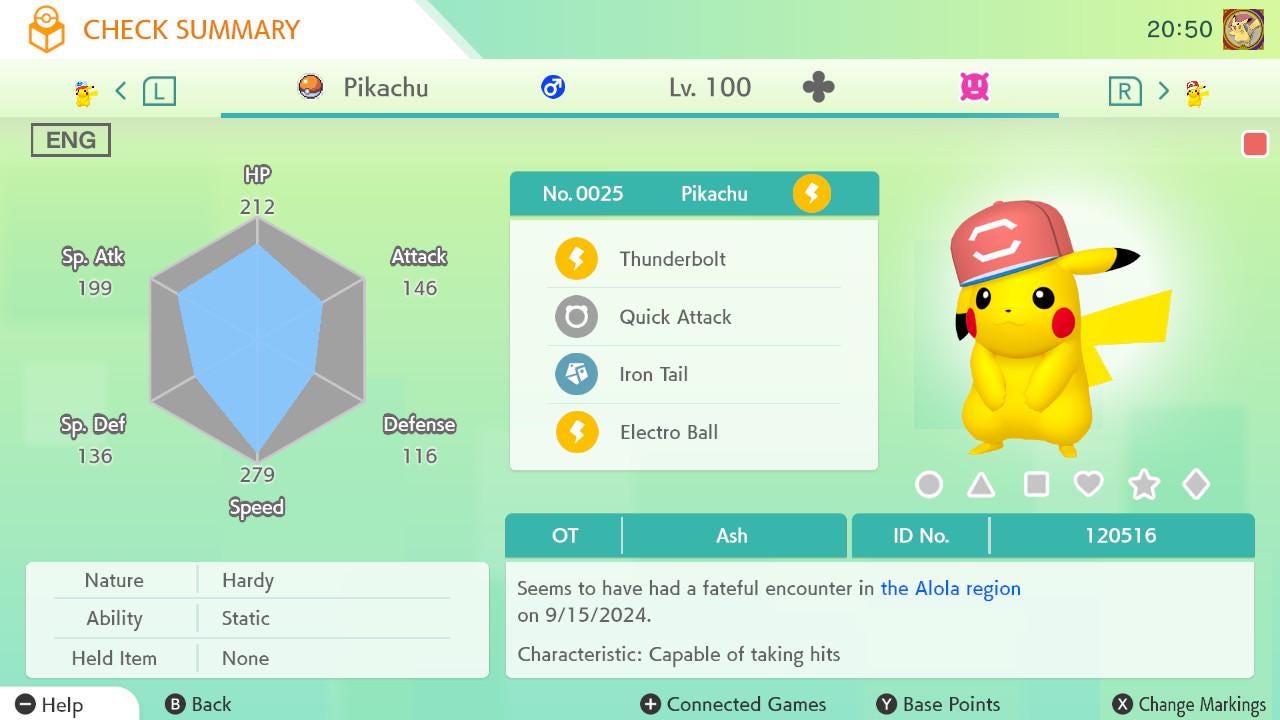
Task: Open Change Markings
Action: click(1190, 705)
